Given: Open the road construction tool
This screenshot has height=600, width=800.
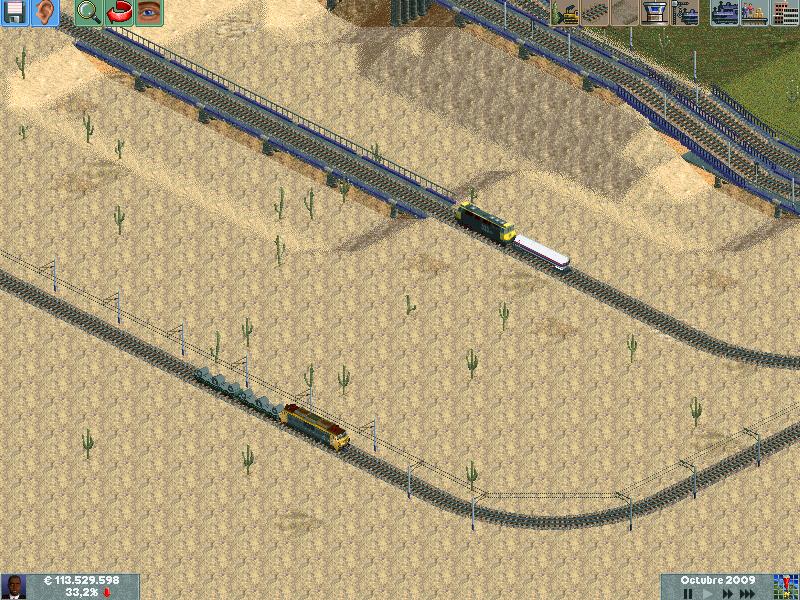Looking at the screenshot, I should click(625, 13).
